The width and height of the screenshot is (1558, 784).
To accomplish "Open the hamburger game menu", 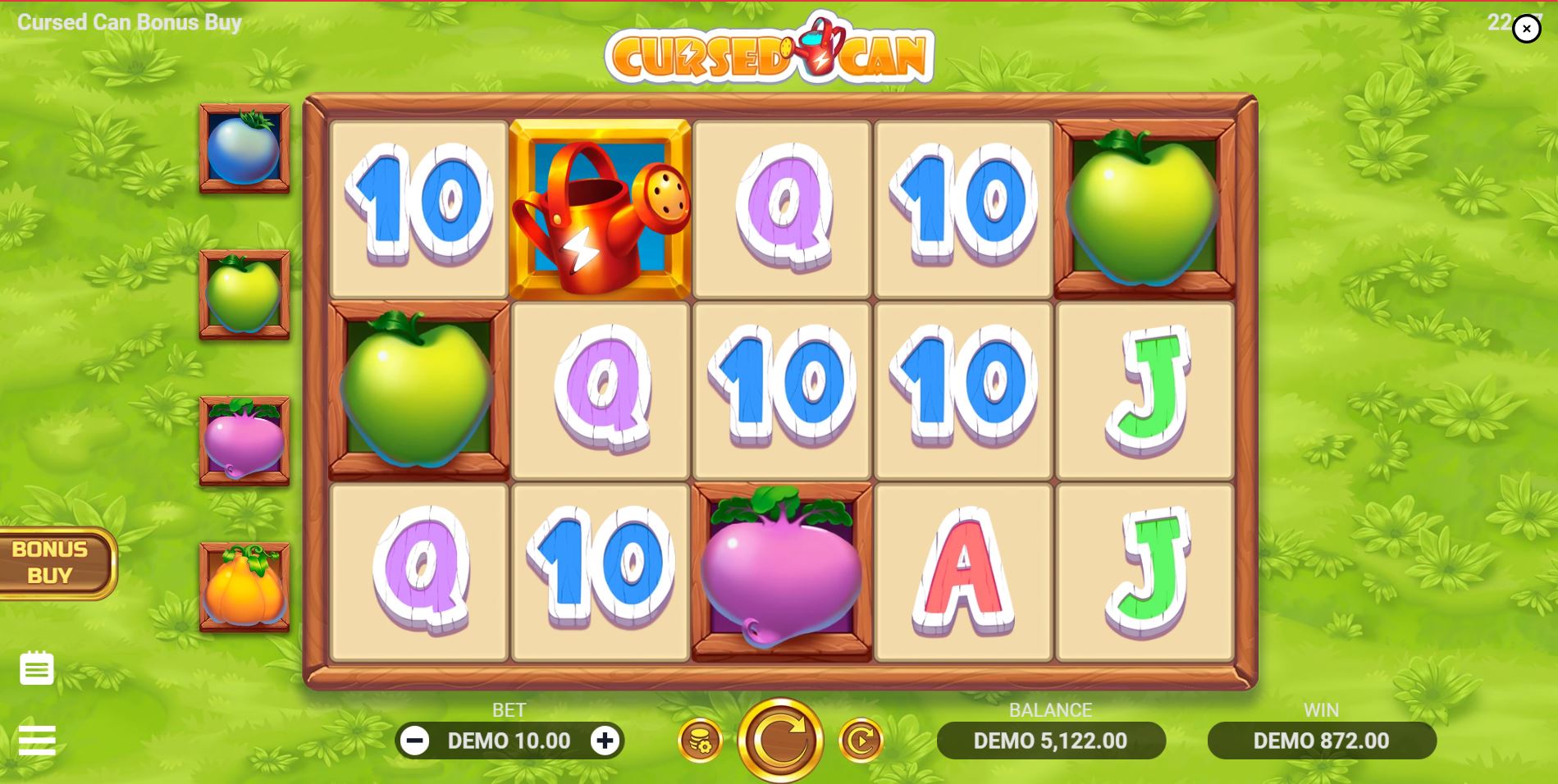I will click(x=36, y=741).
